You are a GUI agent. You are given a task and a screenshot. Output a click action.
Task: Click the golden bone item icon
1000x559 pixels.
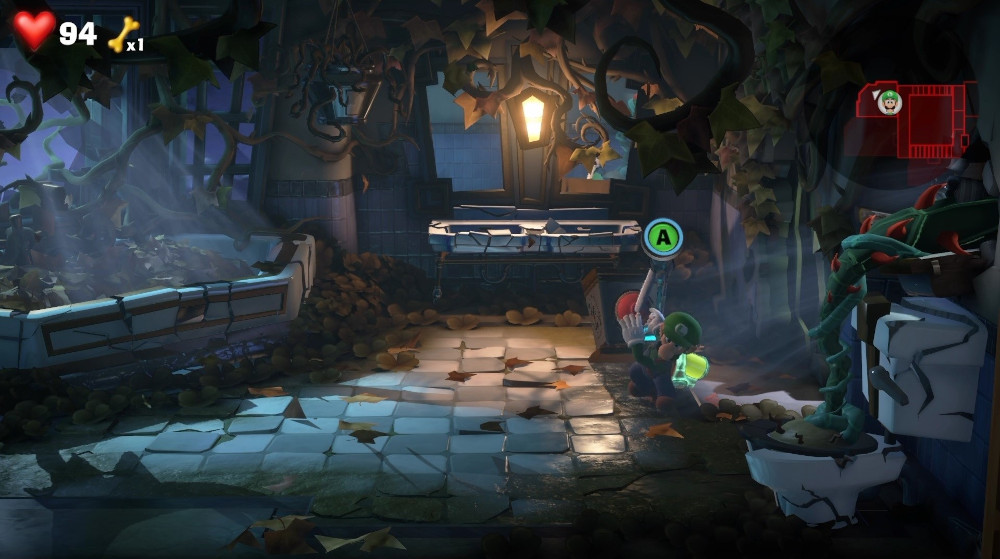pos(121,35)
